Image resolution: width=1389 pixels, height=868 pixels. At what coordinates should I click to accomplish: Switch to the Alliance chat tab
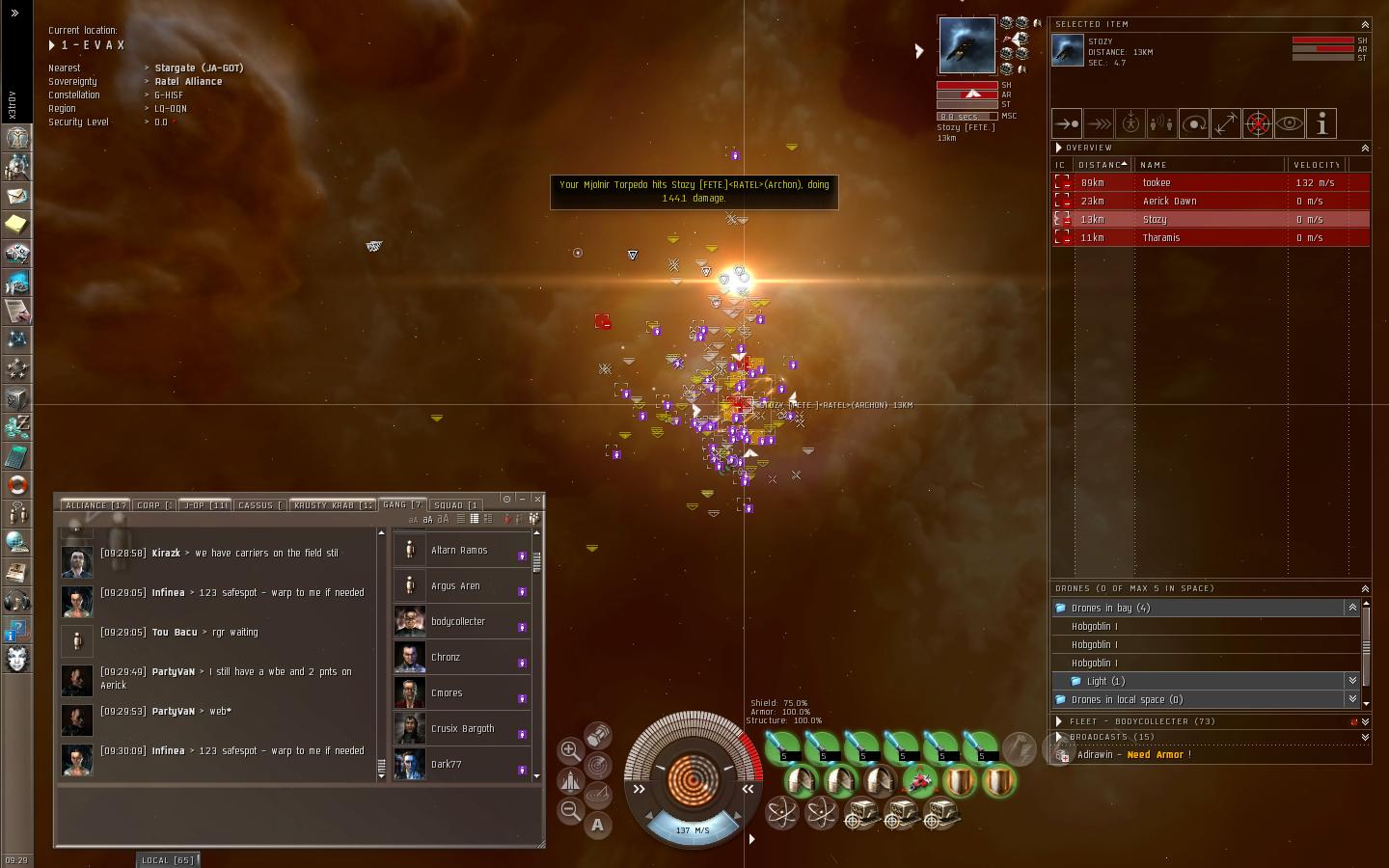point(95,504)
